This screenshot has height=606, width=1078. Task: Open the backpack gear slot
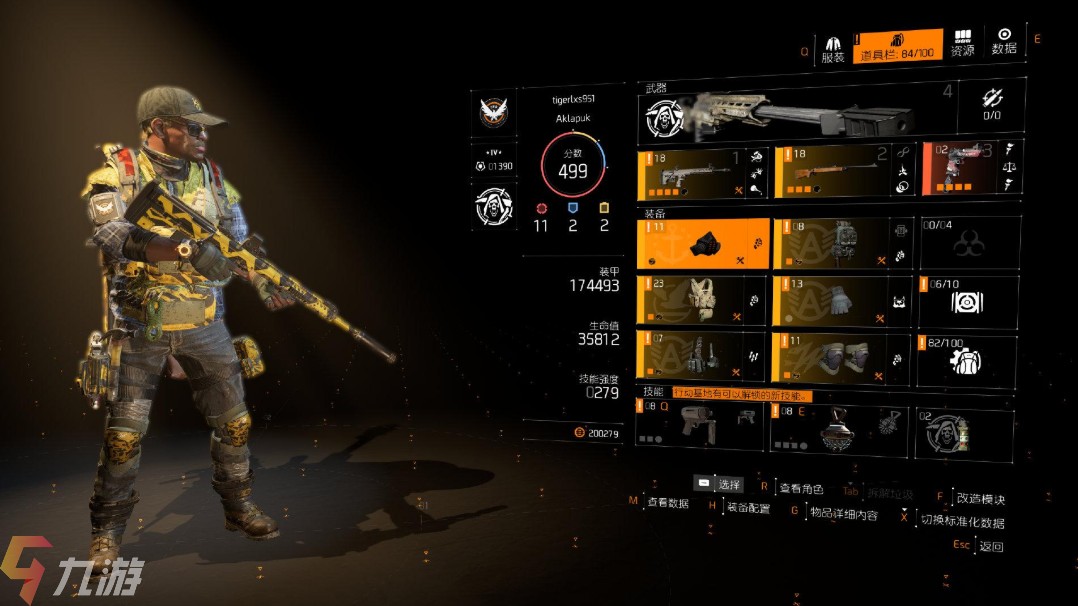[840, 244]
